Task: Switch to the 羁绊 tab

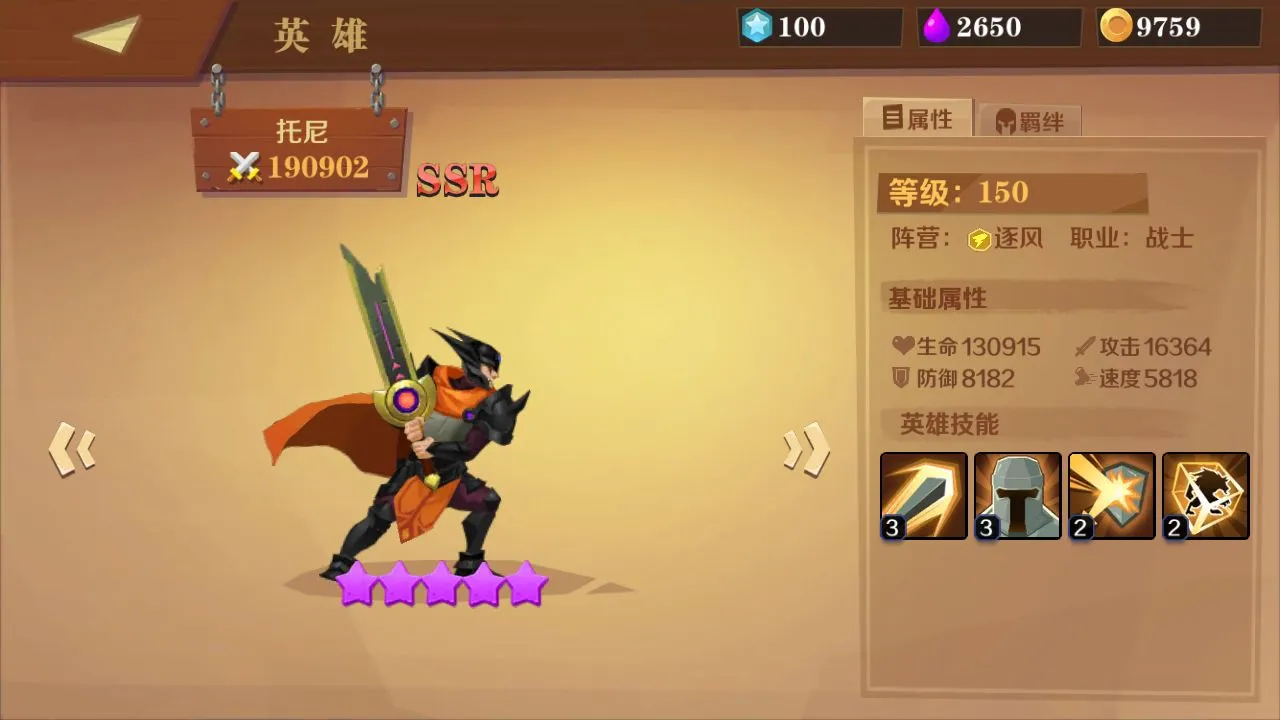Action: tap(1032, 118)
